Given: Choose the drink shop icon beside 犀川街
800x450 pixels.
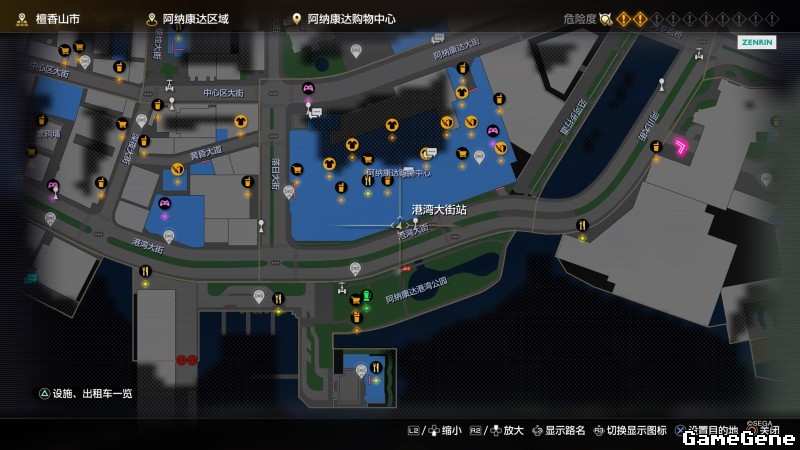Looking at the screenshot, I should tap(656, 147).
